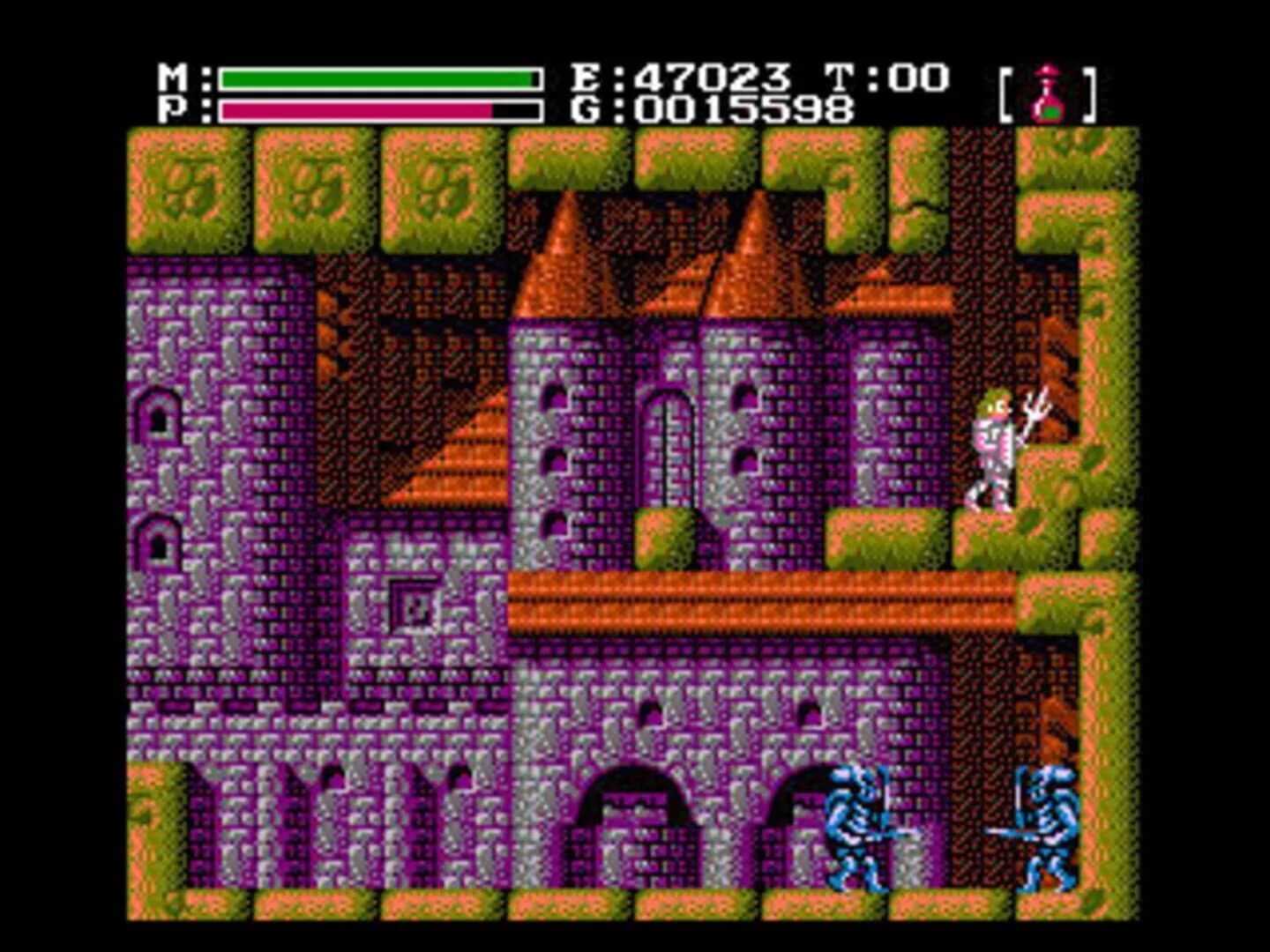Select the small square window on the castle wall
The width and height of the screenshot is (1270, 952).
point(415,606)
